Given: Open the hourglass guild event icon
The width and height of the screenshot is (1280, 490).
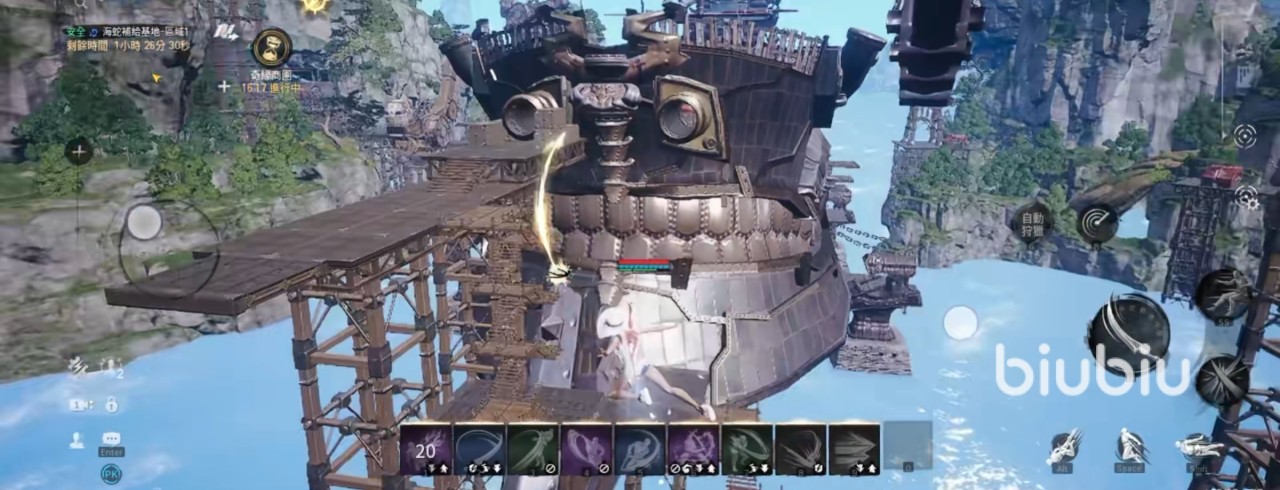Looking at the screenshot, I should (271, 47).
